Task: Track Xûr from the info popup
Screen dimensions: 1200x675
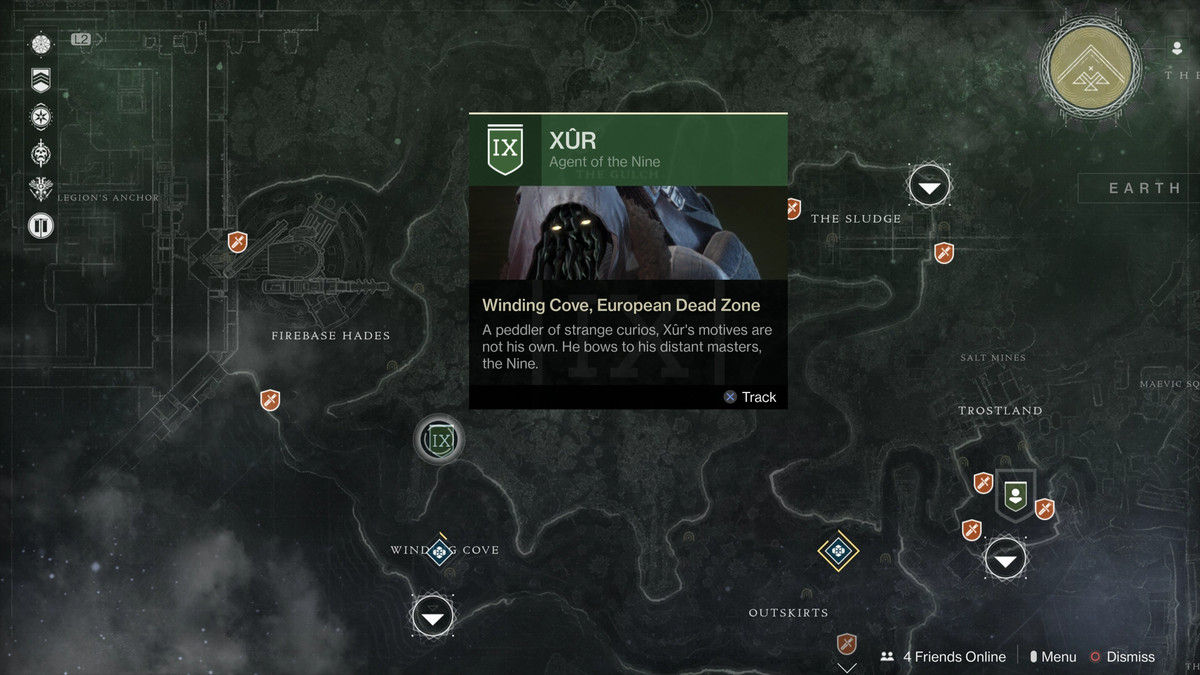Action: [x=750, y=397]
